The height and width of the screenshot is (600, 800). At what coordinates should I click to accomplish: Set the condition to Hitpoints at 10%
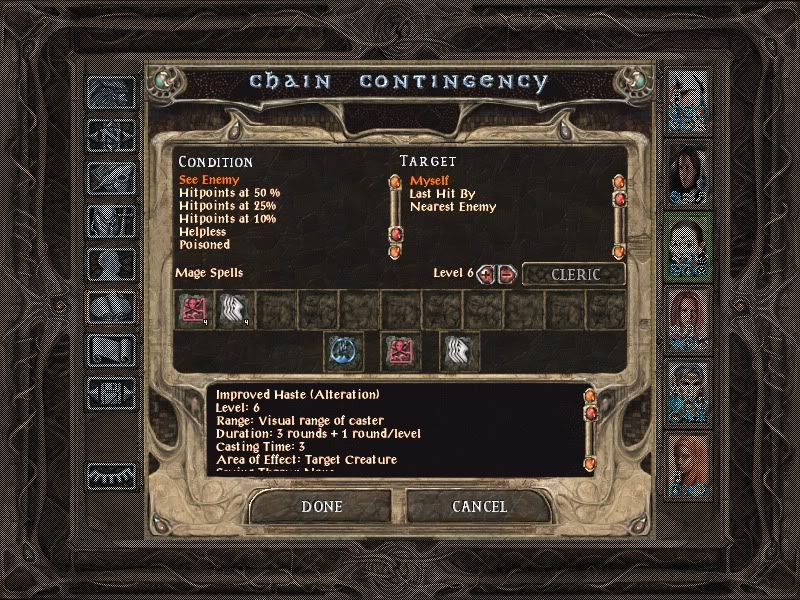click(227, 219)
